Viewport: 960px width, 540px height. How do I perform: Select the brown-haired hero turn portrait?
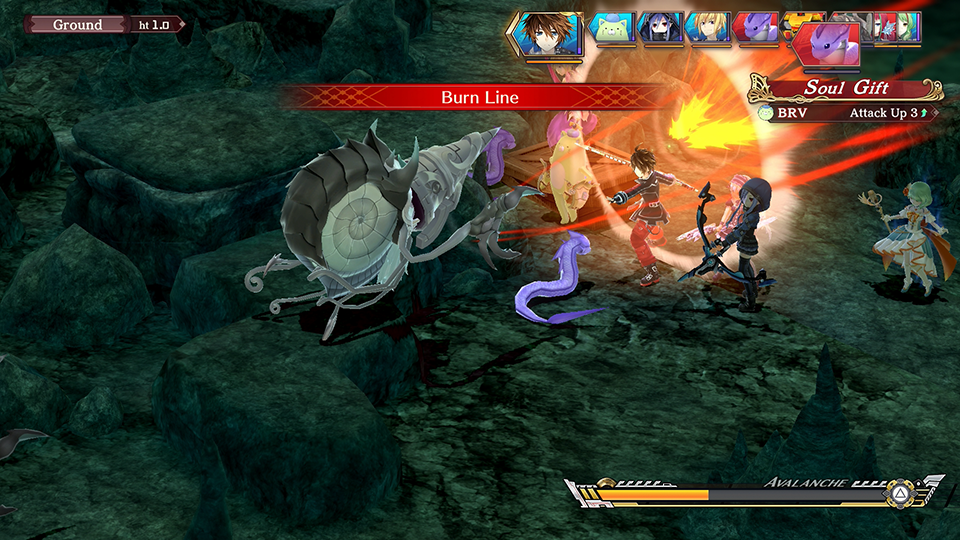(x=546, y=34)
